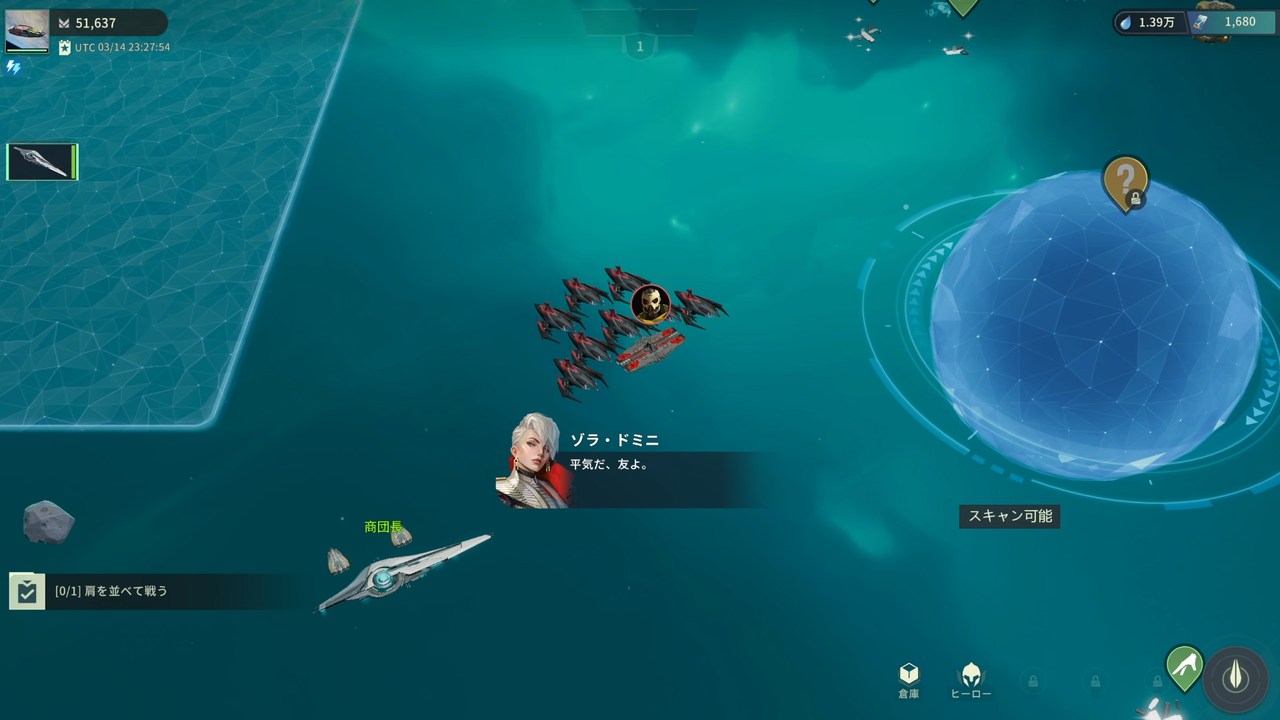The width and height of the screenshot is (1280, 720).
Task: Open the 倉庫 warehouse menu
Action: coord(908,680)
